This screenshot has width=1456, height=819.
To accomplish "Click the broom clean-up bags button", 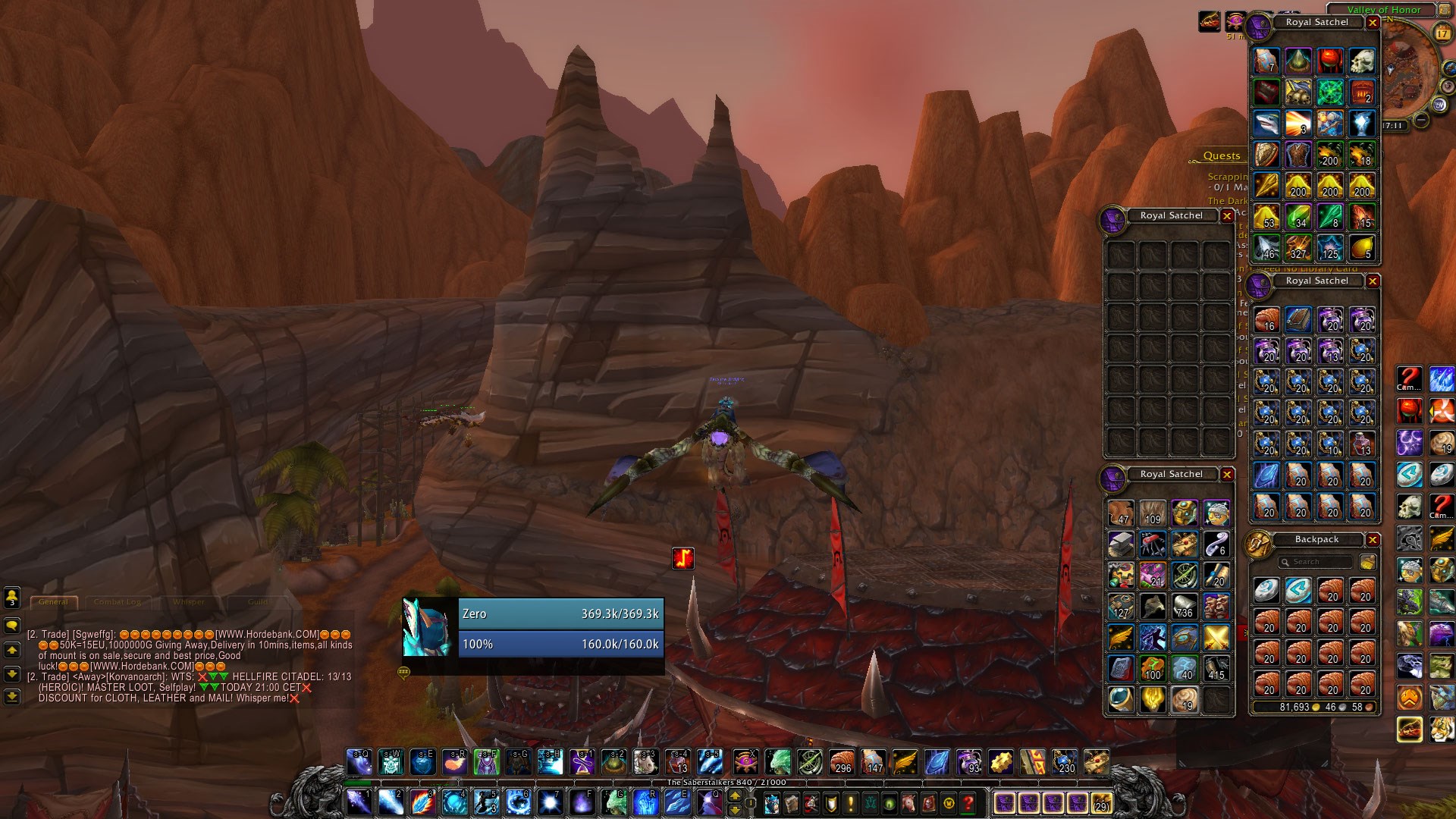I will point(1367,562).
